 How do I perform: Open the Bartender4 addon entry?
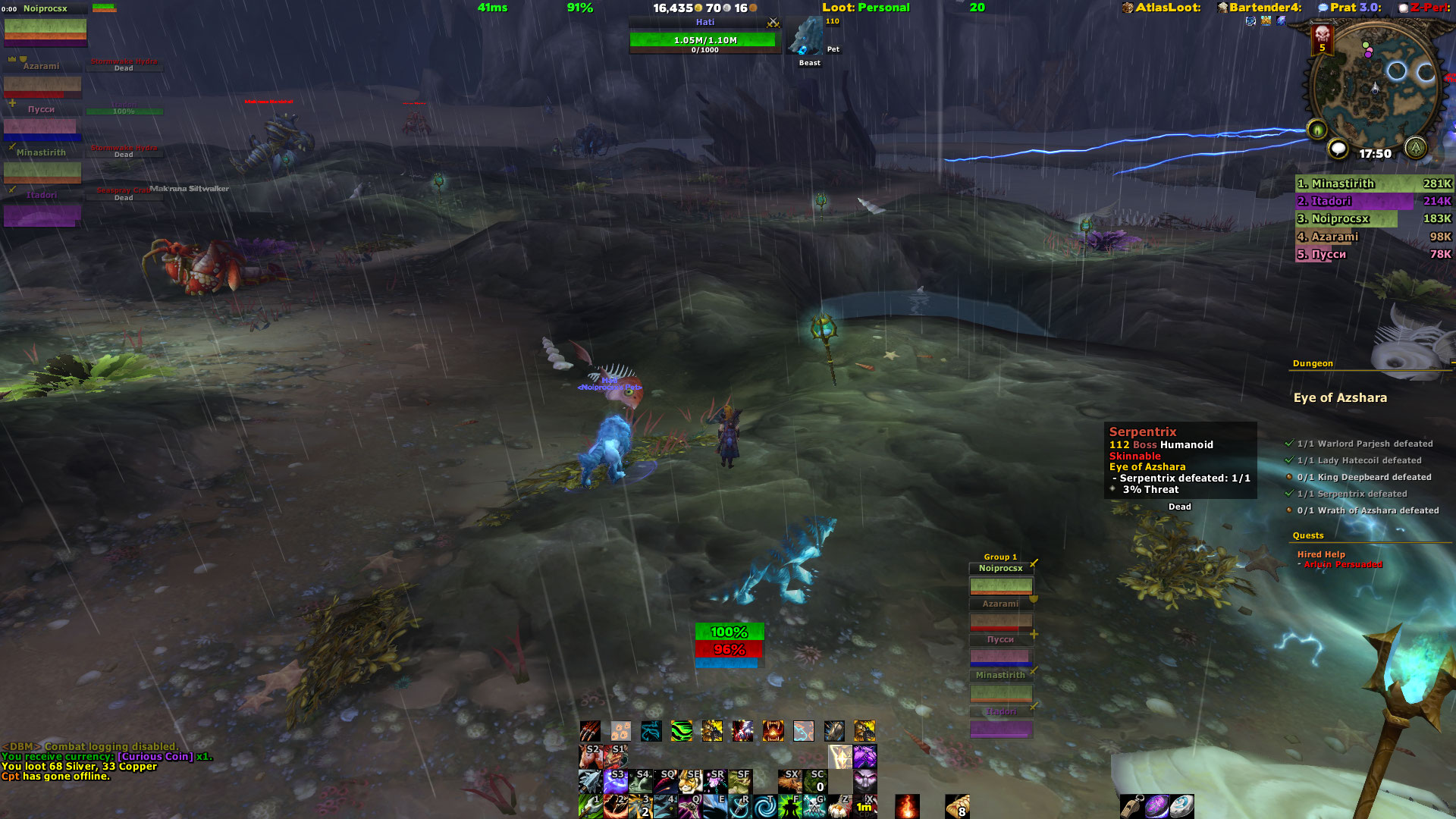pyautogui.click(x=1259, y=8)
